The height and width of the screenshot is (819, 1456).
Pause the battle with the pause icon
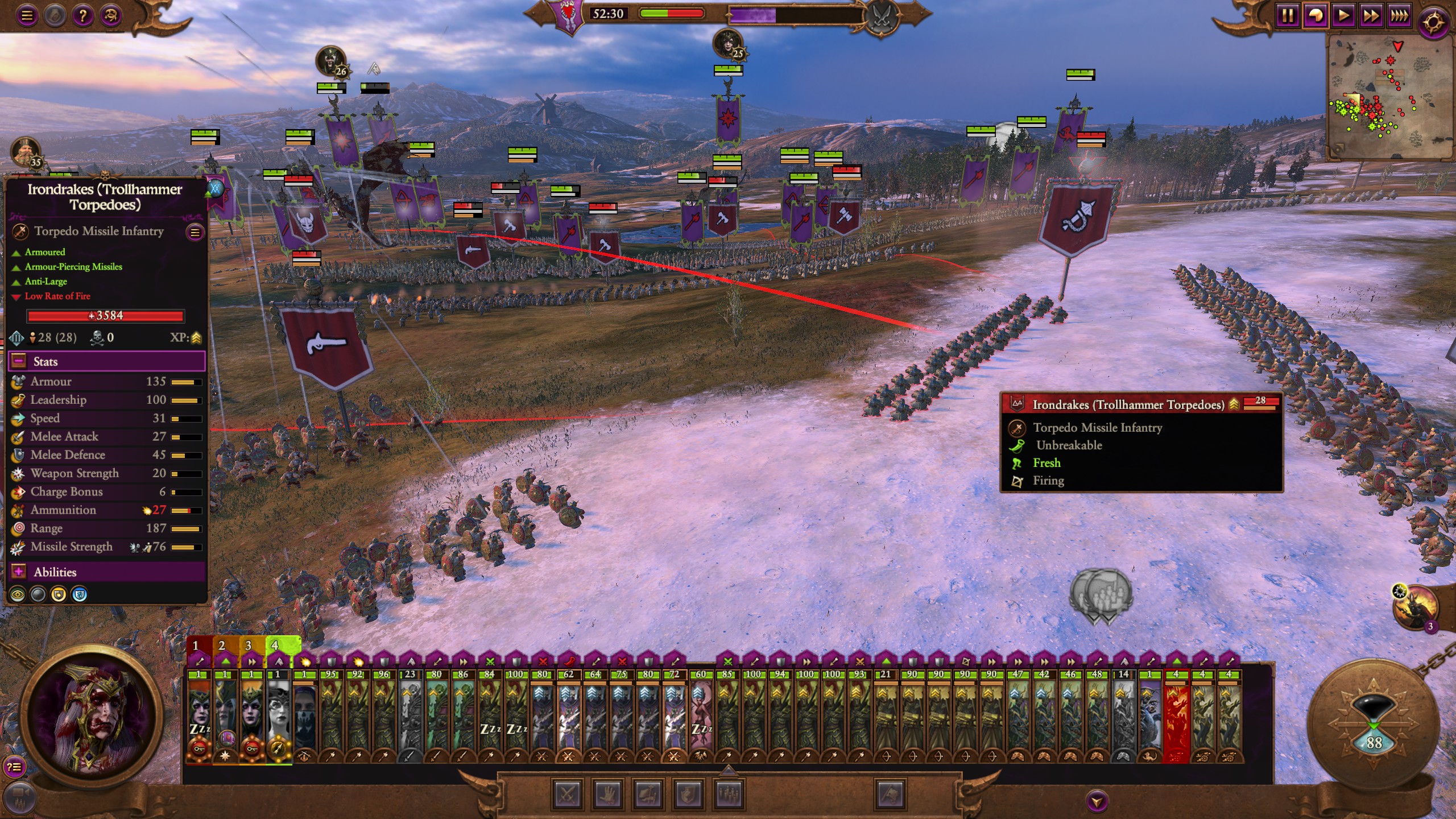[1288, 15]
